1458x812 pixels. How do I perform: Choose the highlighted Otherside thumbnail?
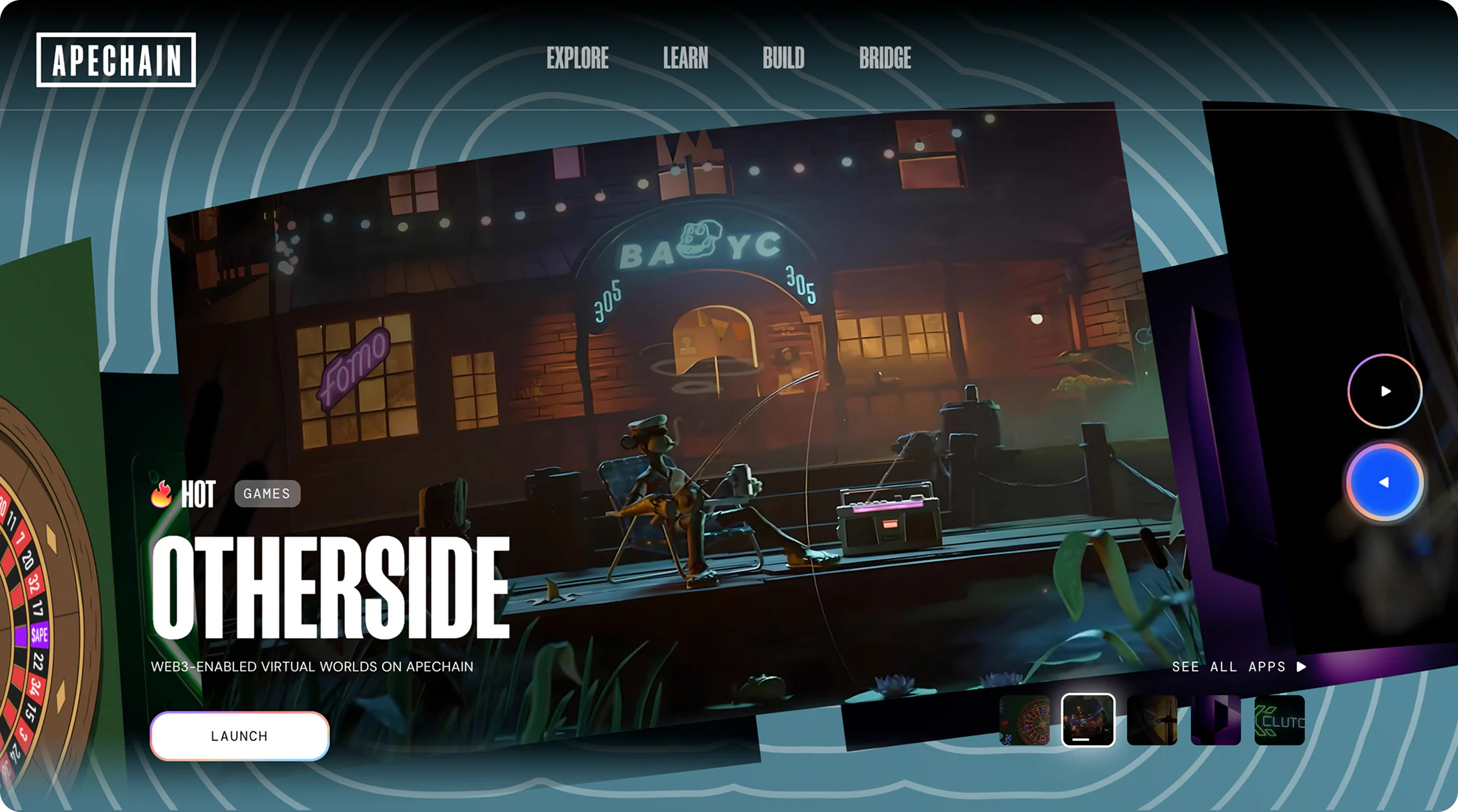[x=1088, y=720]
